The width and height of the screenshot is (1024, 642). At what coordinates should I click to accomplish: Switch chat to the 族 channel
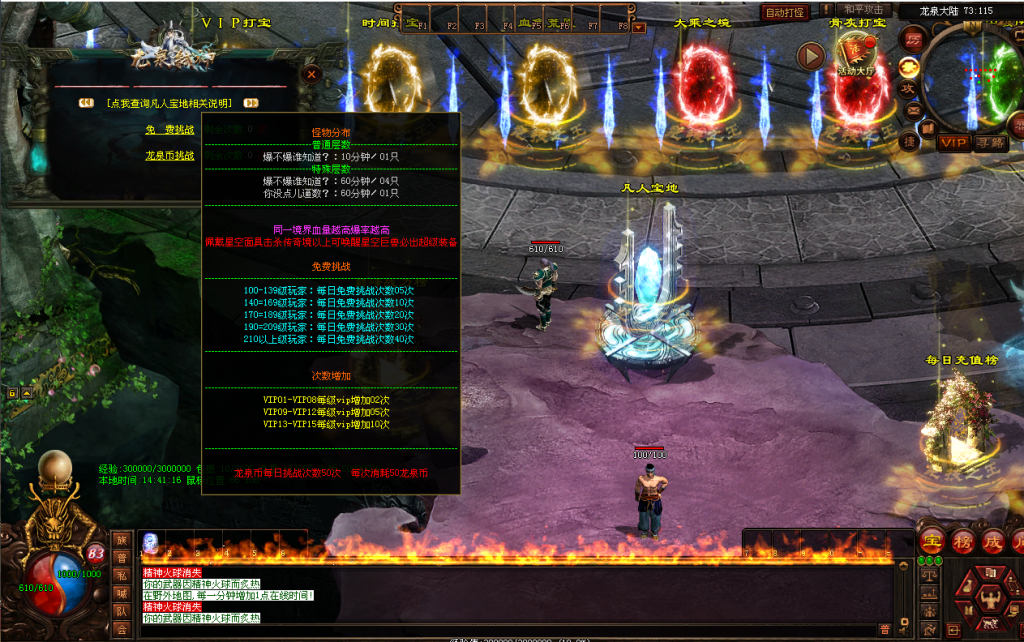(122, 540)
